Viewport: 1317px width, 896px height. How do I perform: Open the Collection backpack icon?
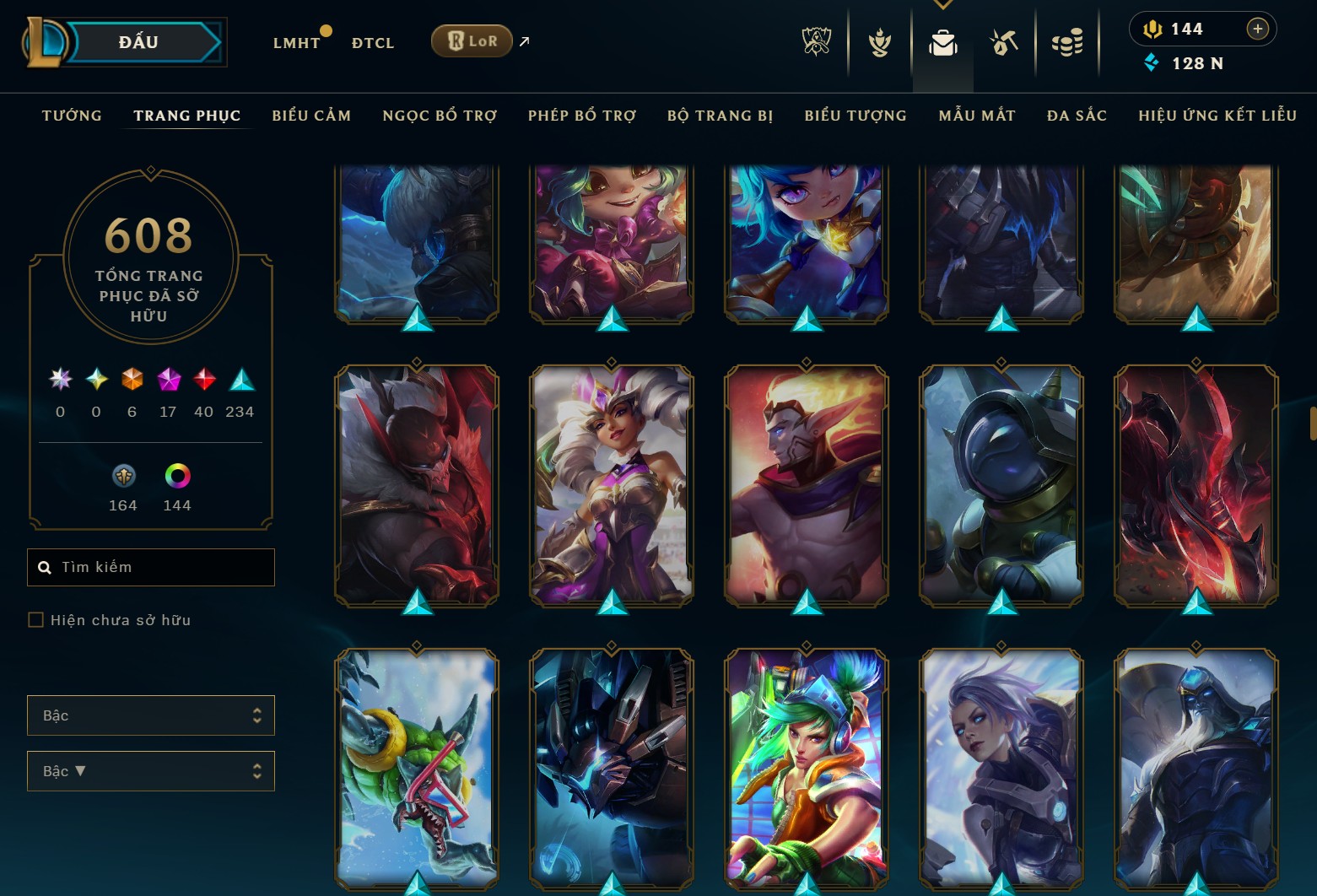(x=942, y=41)
